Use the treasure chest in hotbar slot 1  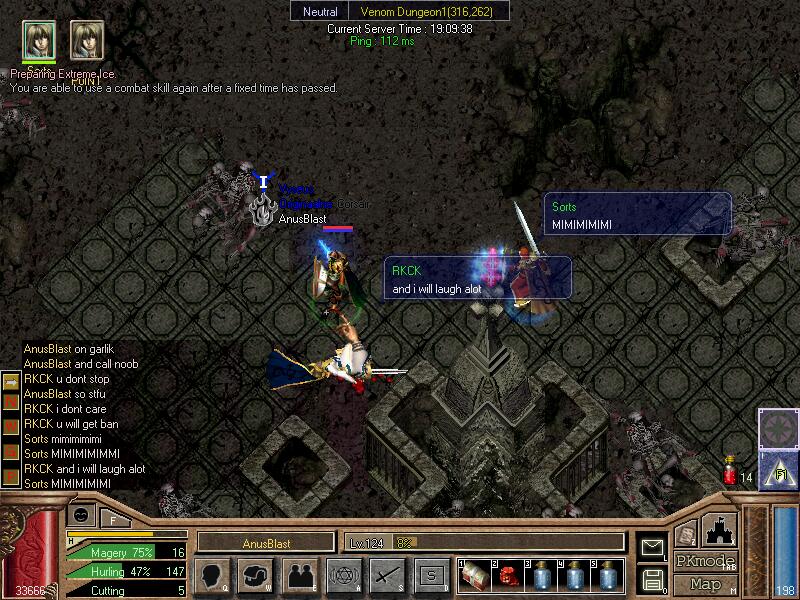coord(475,575)
